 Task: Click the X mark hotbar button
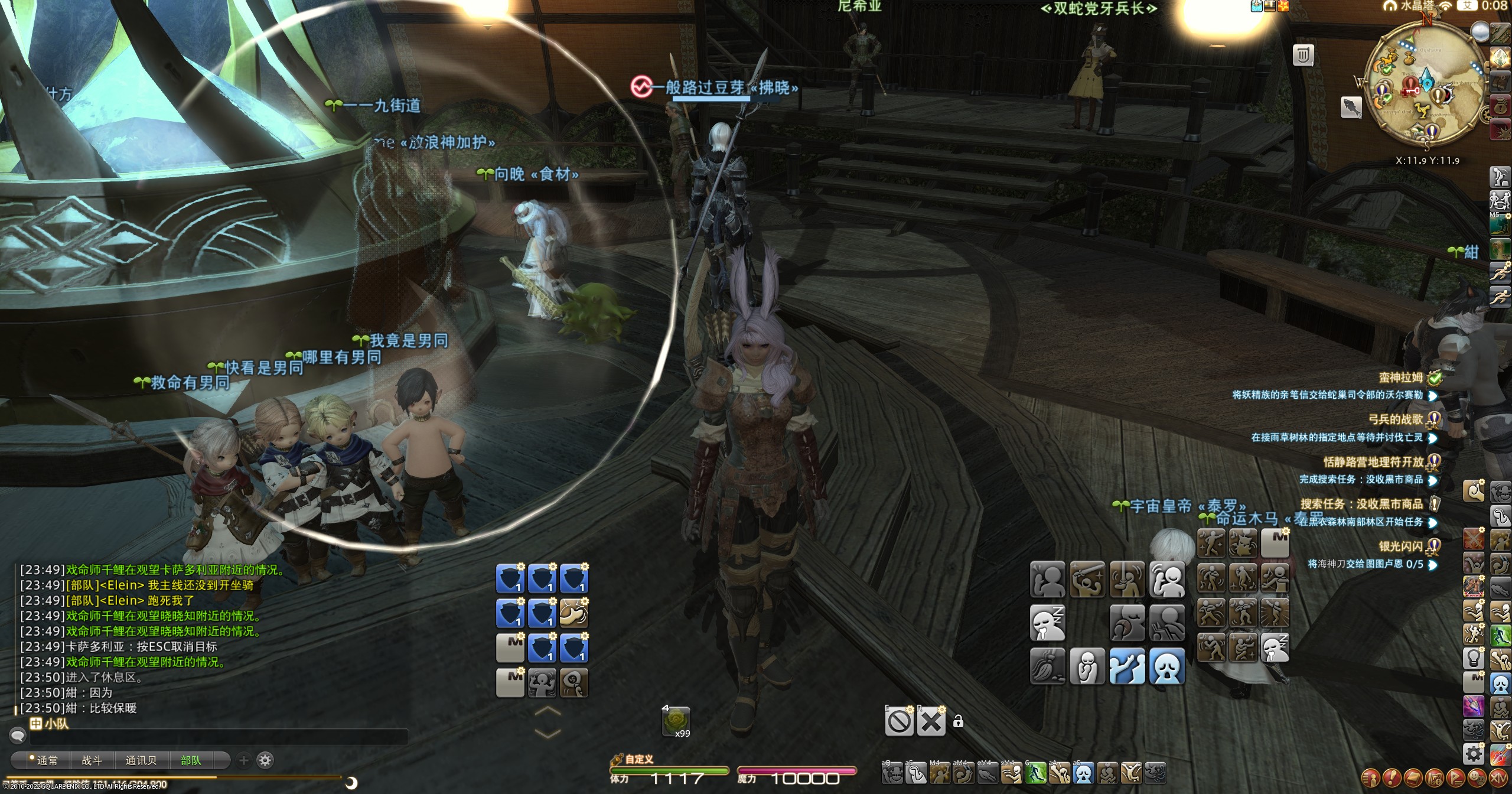pos(931,721)
